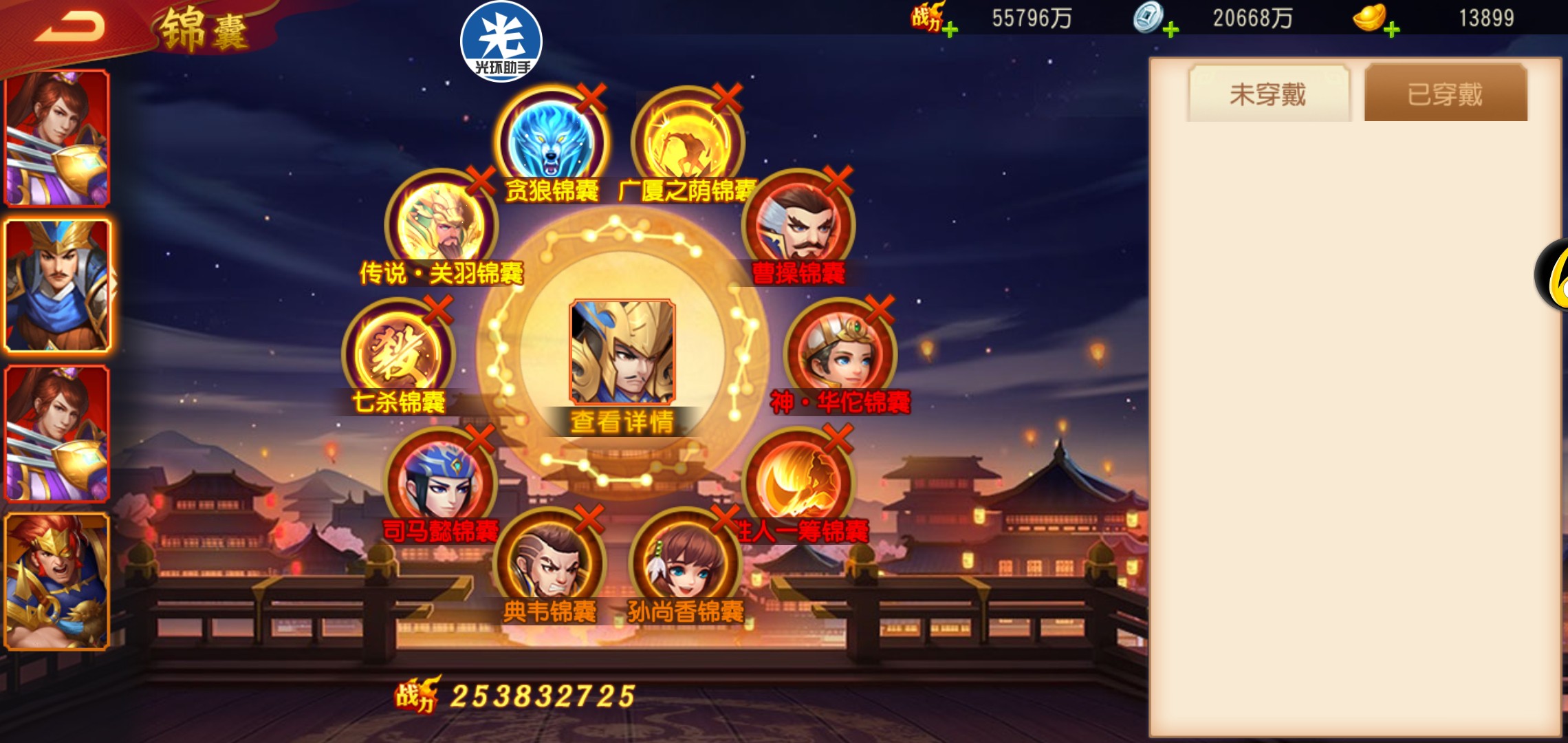Choose the 胜人一筹锦囊 flame icon

(798, 482)
